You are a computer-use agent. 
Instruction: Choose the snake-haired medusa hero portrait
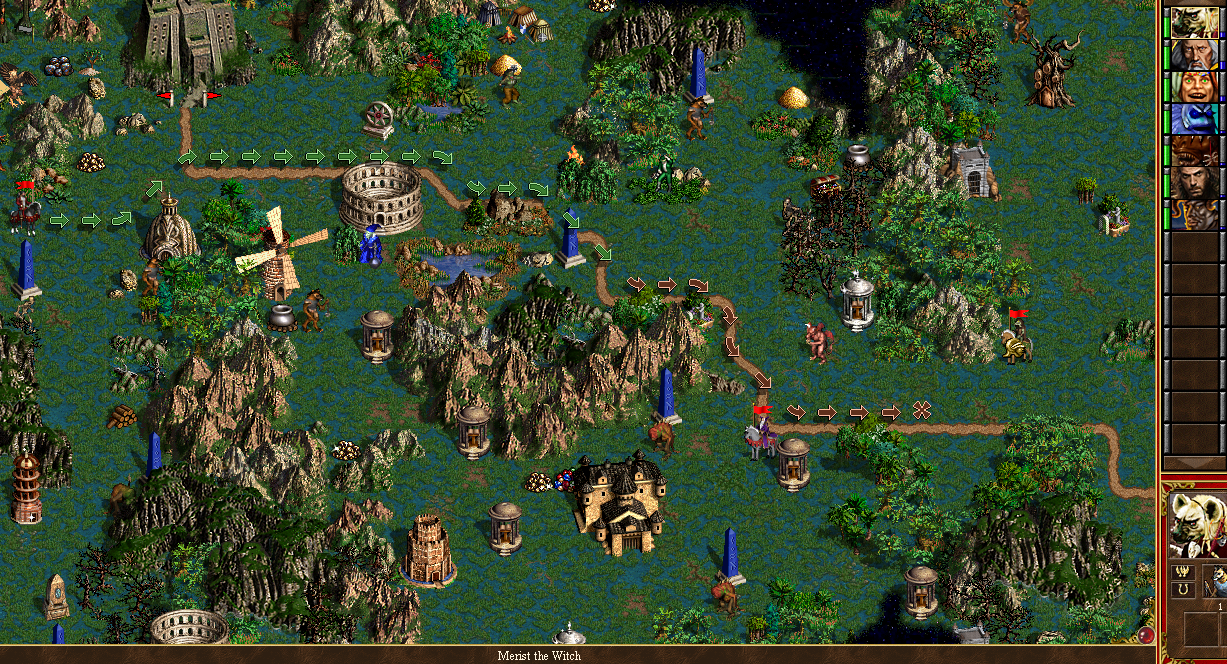(x=1193, y=215)
